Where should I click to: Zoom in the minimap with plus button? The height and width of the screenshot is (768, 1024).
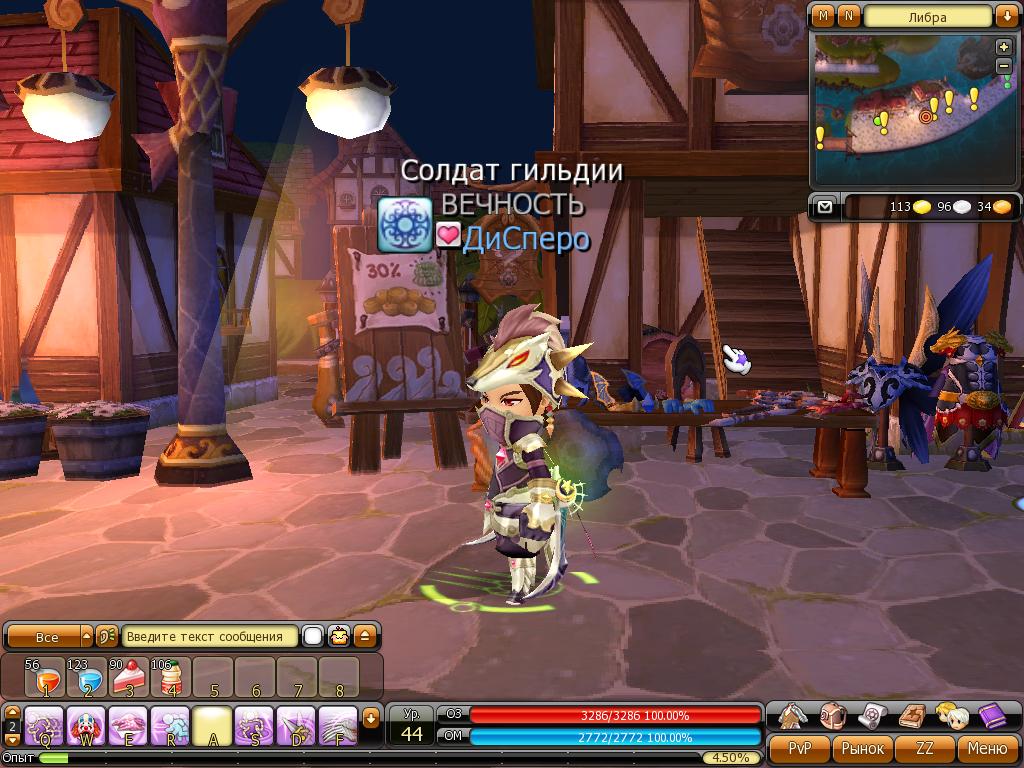[x=1004, y=47]
